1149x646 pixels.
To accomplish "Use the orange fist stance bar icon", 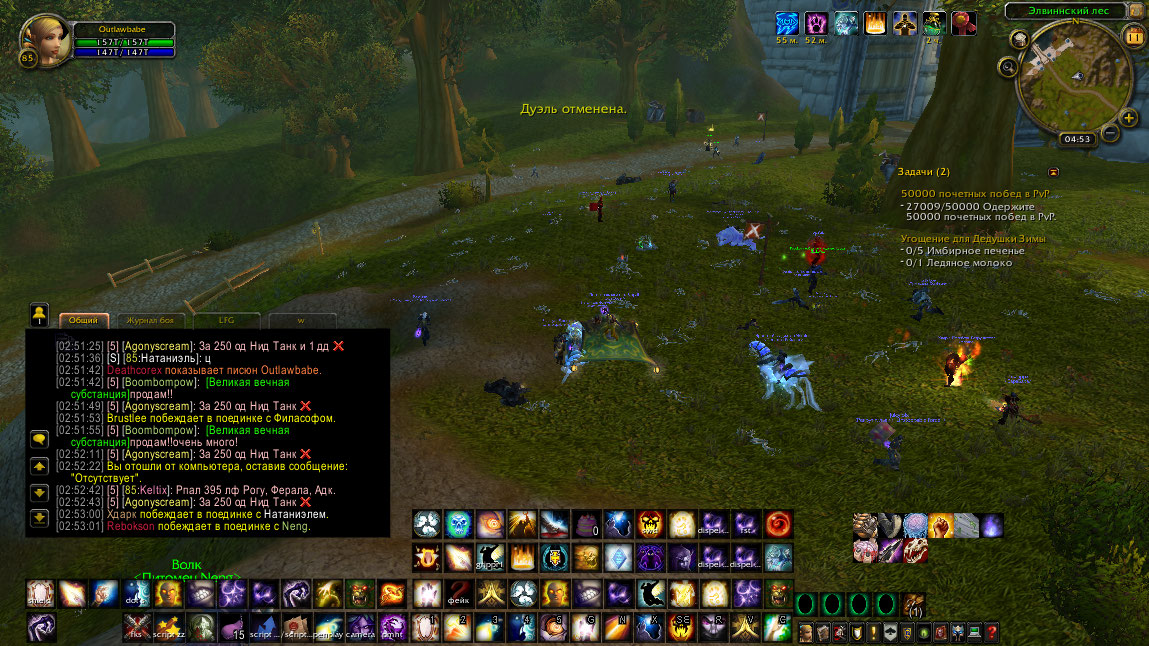I will coord(939,525).
